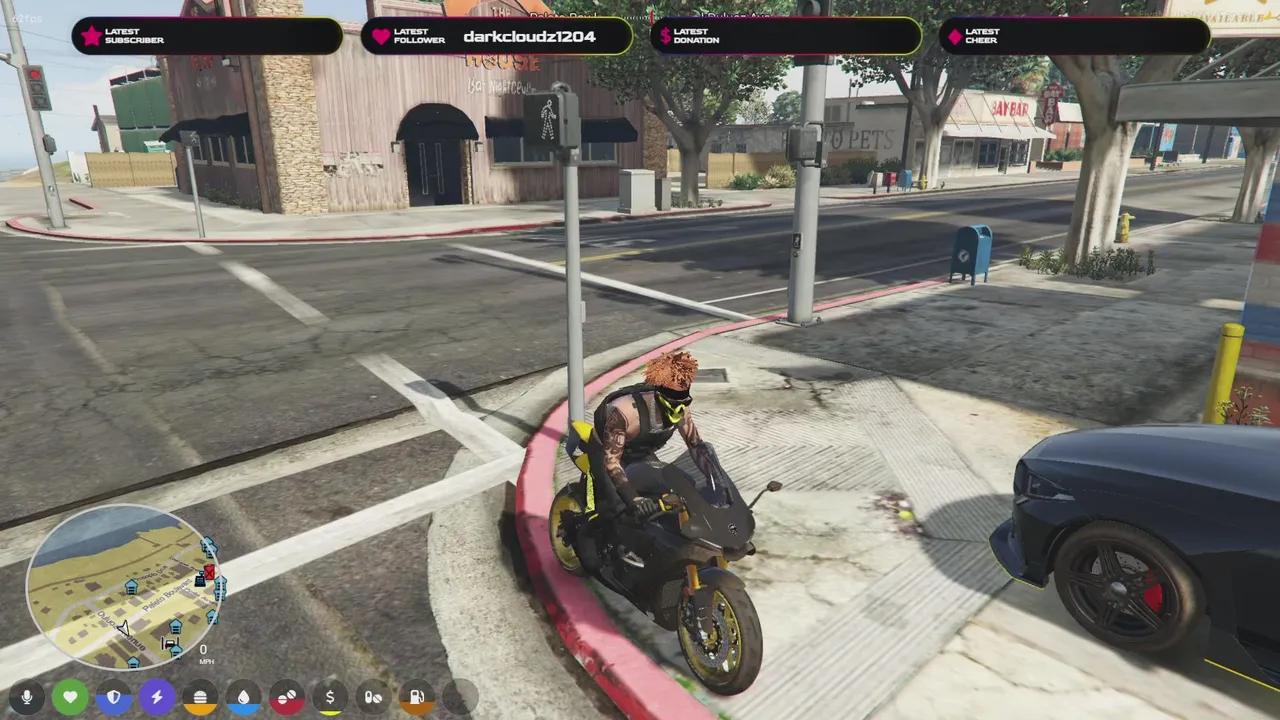Expand the Latest Donation widget
Image resolution: width=1280 pixels, height=720 pixels.
pyautogui.click(x=785, y=36)
